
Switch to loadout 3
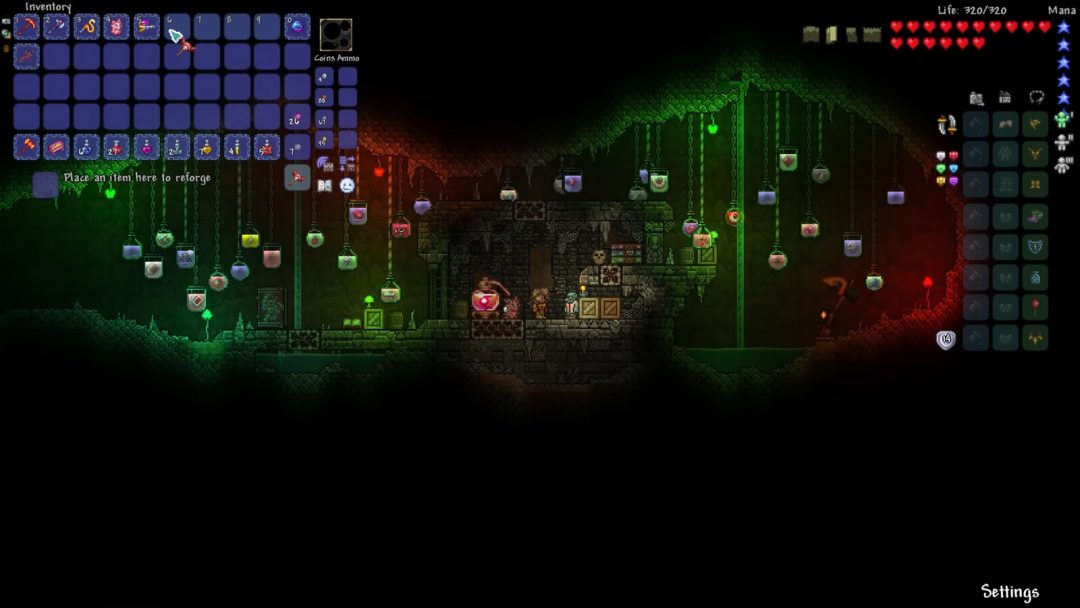point(1062,163)
